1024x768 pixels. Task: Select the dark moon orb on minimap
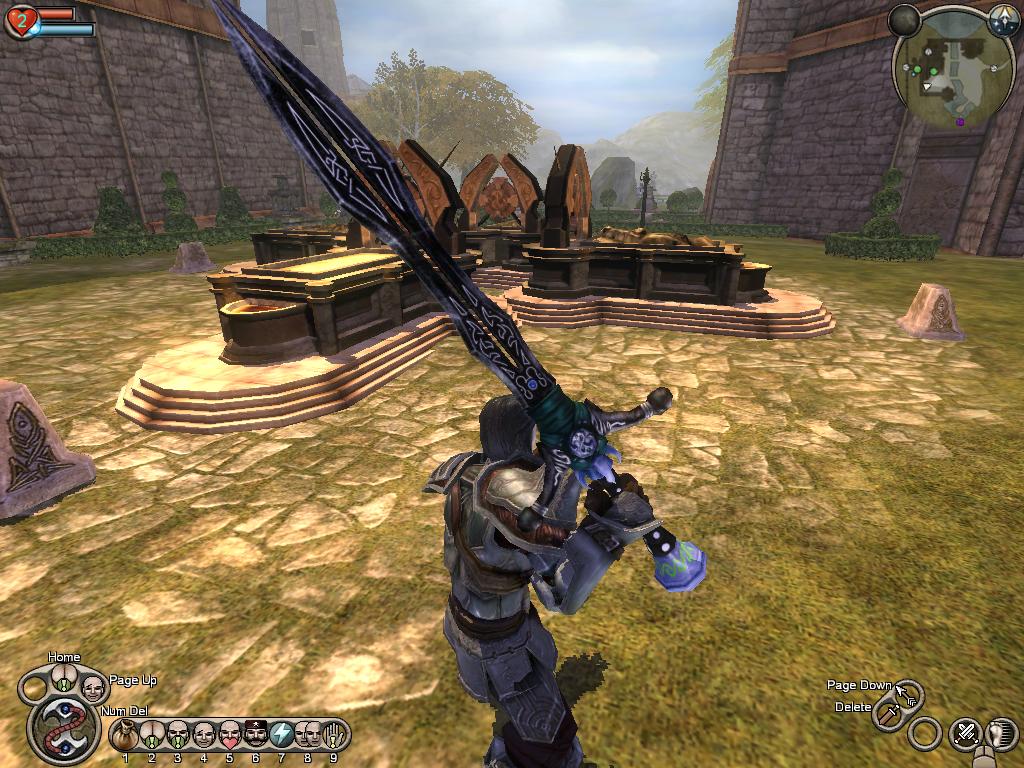(x=904, y=20)
